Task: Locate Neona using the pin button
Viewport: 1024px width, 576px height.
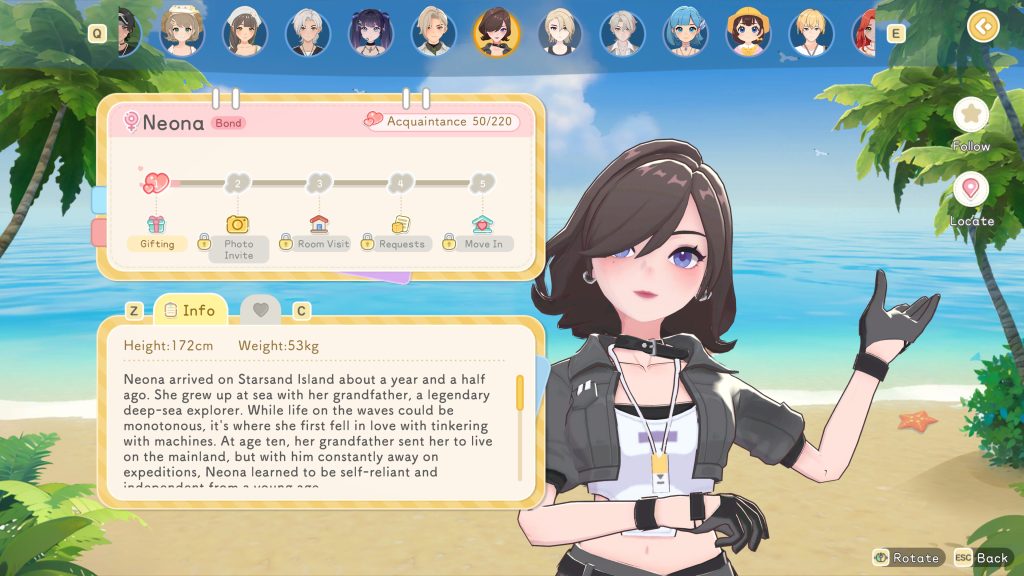Action: tap(970, 190)
